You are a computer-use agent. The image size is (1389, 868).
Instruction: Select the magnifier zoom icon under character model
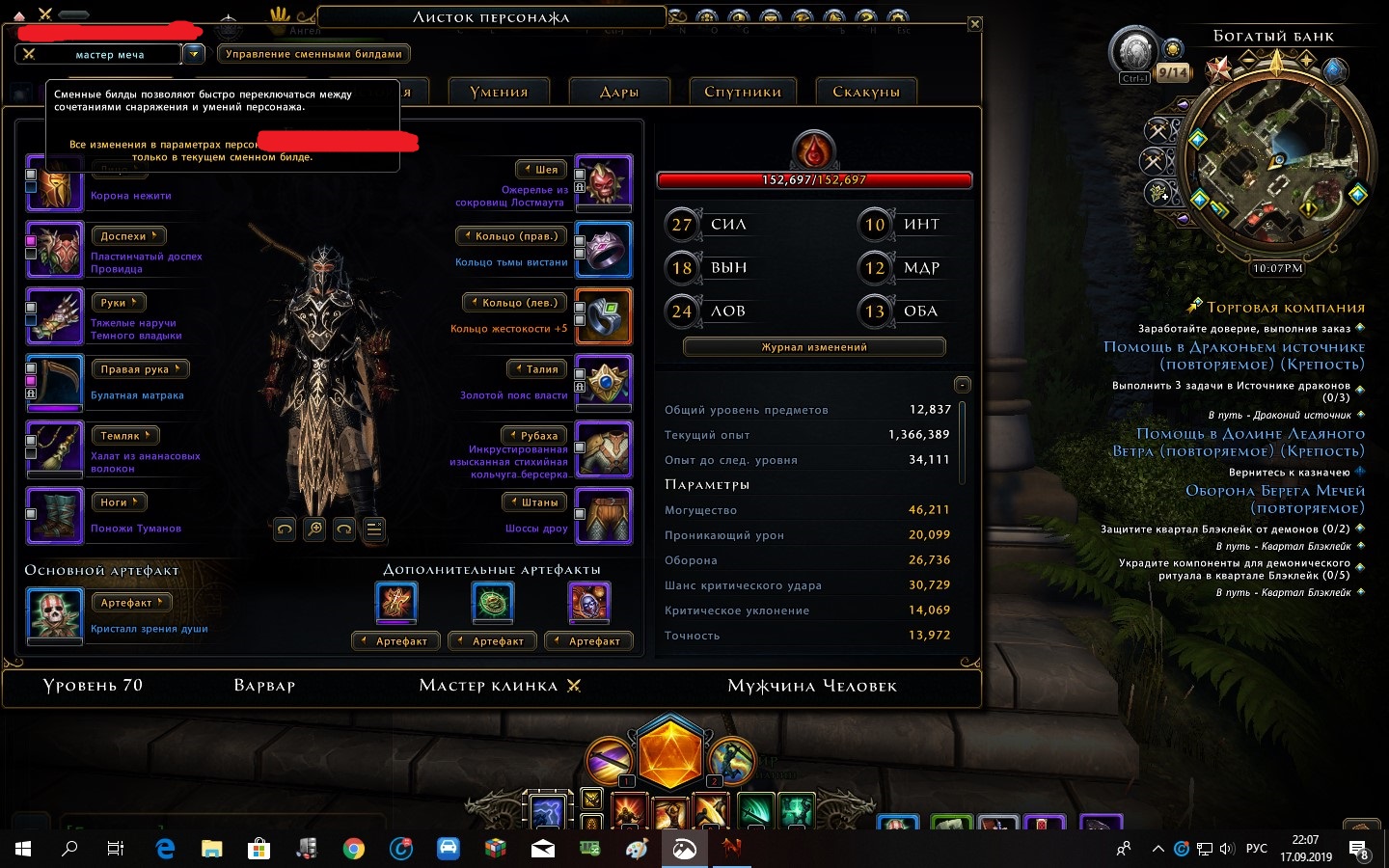[x=313, y=529]
